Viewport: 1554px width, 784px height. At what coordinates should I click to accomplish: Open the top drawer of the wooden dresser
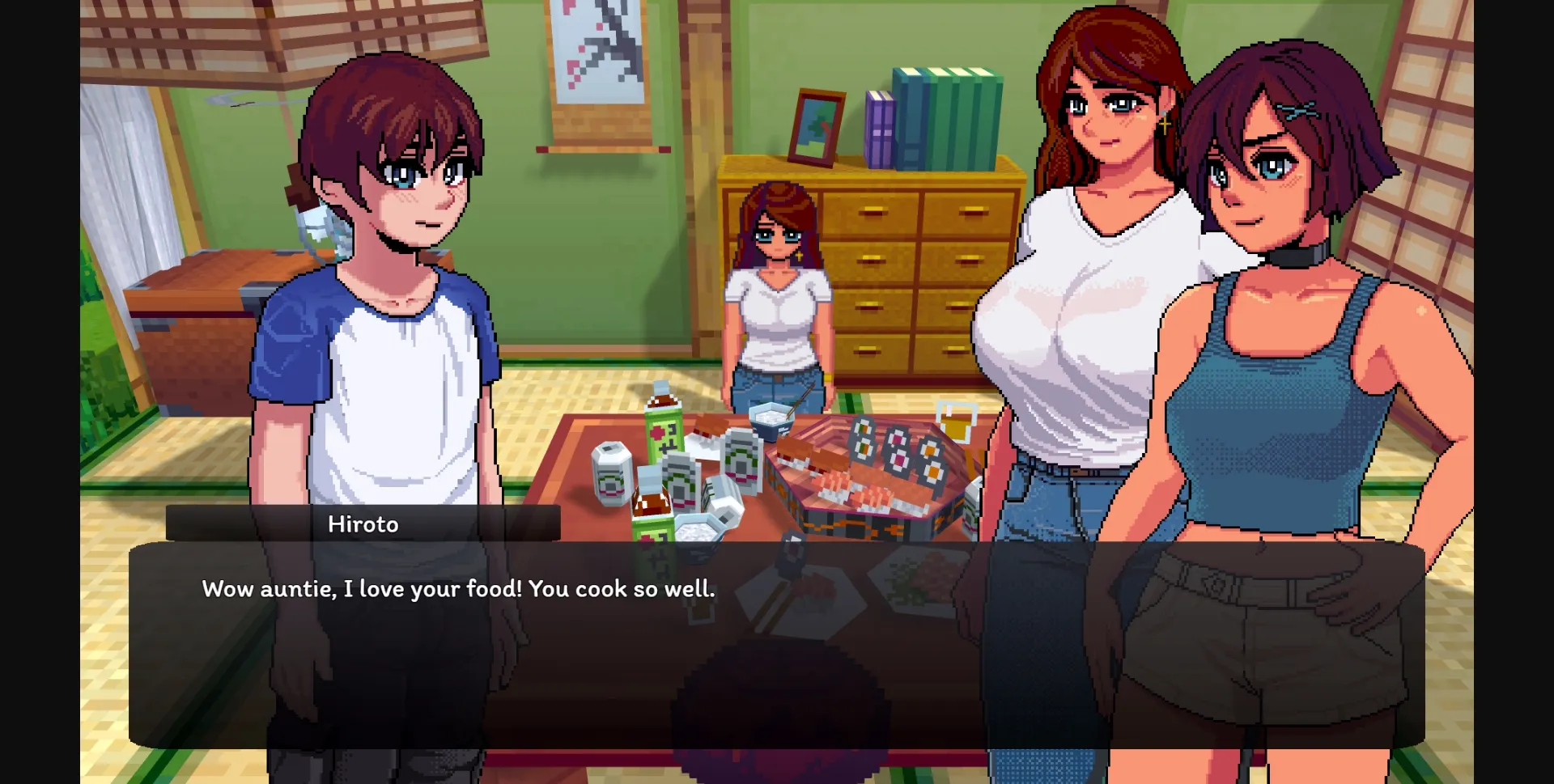pyautogui.click(x=874, y=210)
